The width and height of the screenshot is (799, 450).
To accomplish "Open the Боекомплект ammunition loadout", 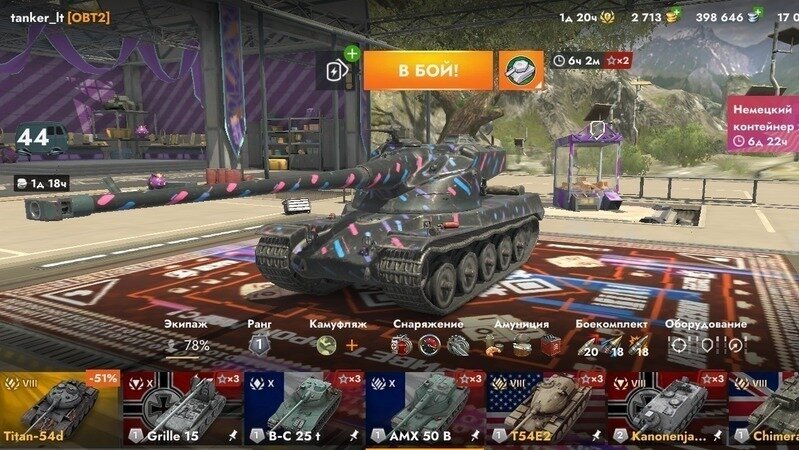I will [x=612, y=345].
